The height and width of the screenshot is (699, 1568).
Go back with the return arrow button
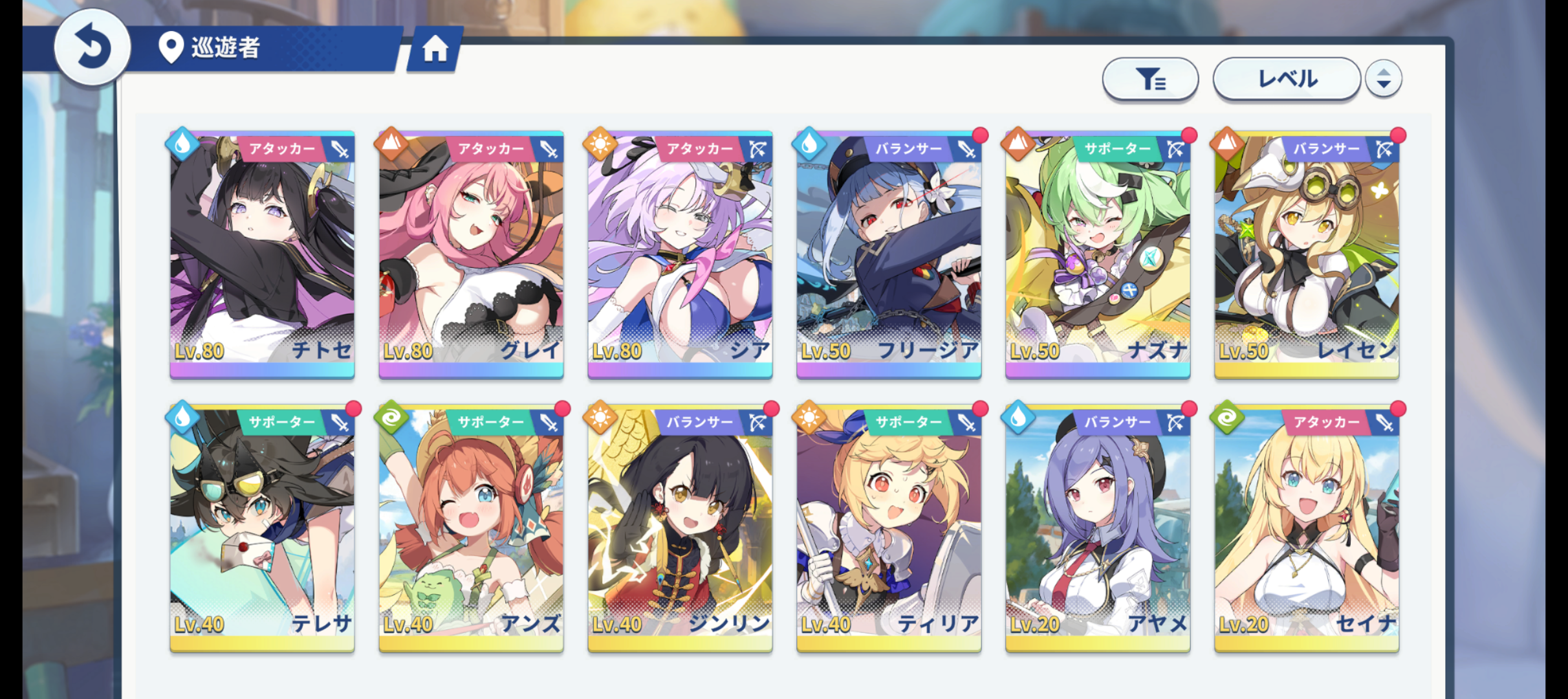click(92, 47)
